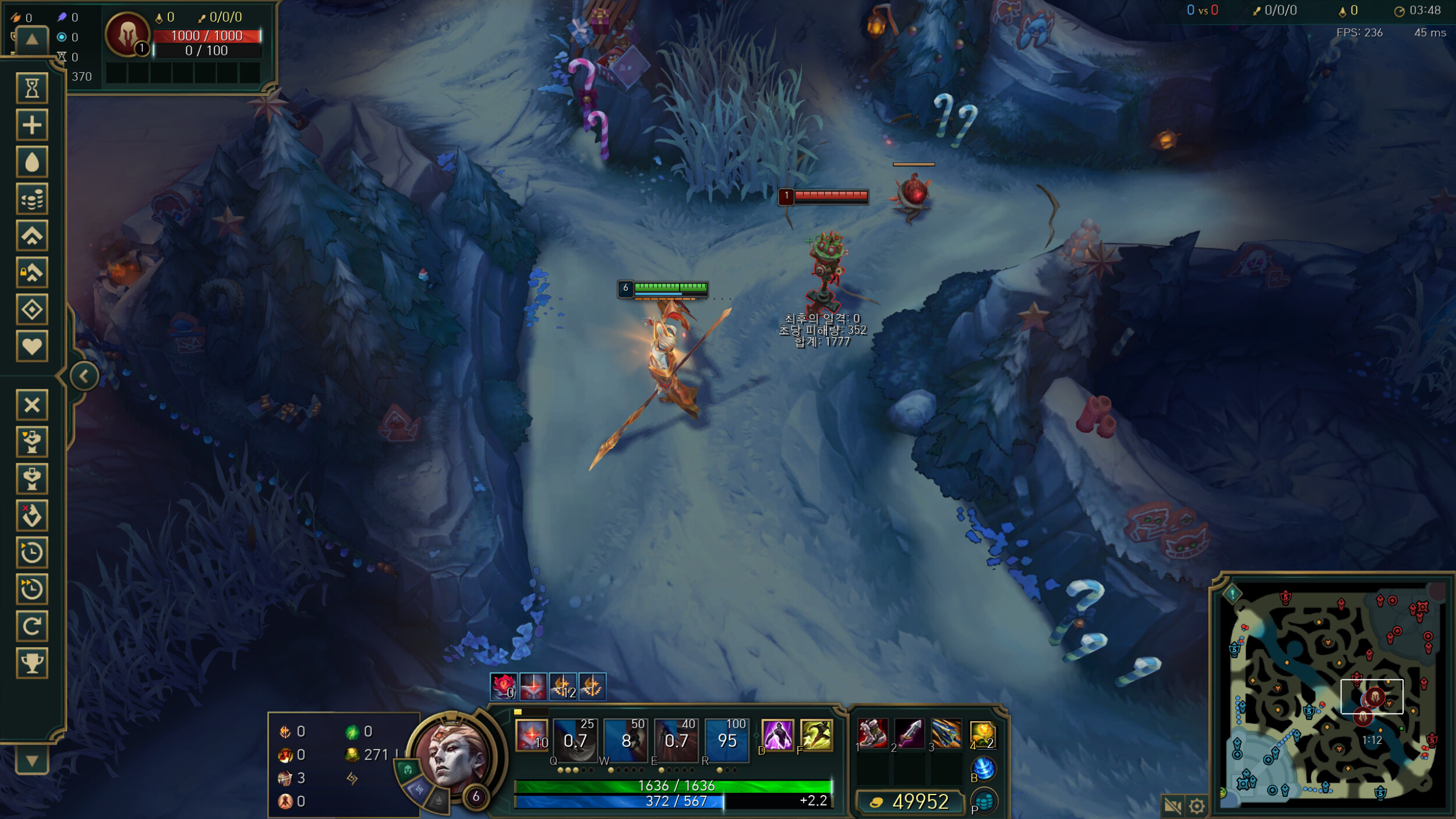Click the panel's down arrow button
This screenshot has height=819, width=1456.
(x=32, y=760)
